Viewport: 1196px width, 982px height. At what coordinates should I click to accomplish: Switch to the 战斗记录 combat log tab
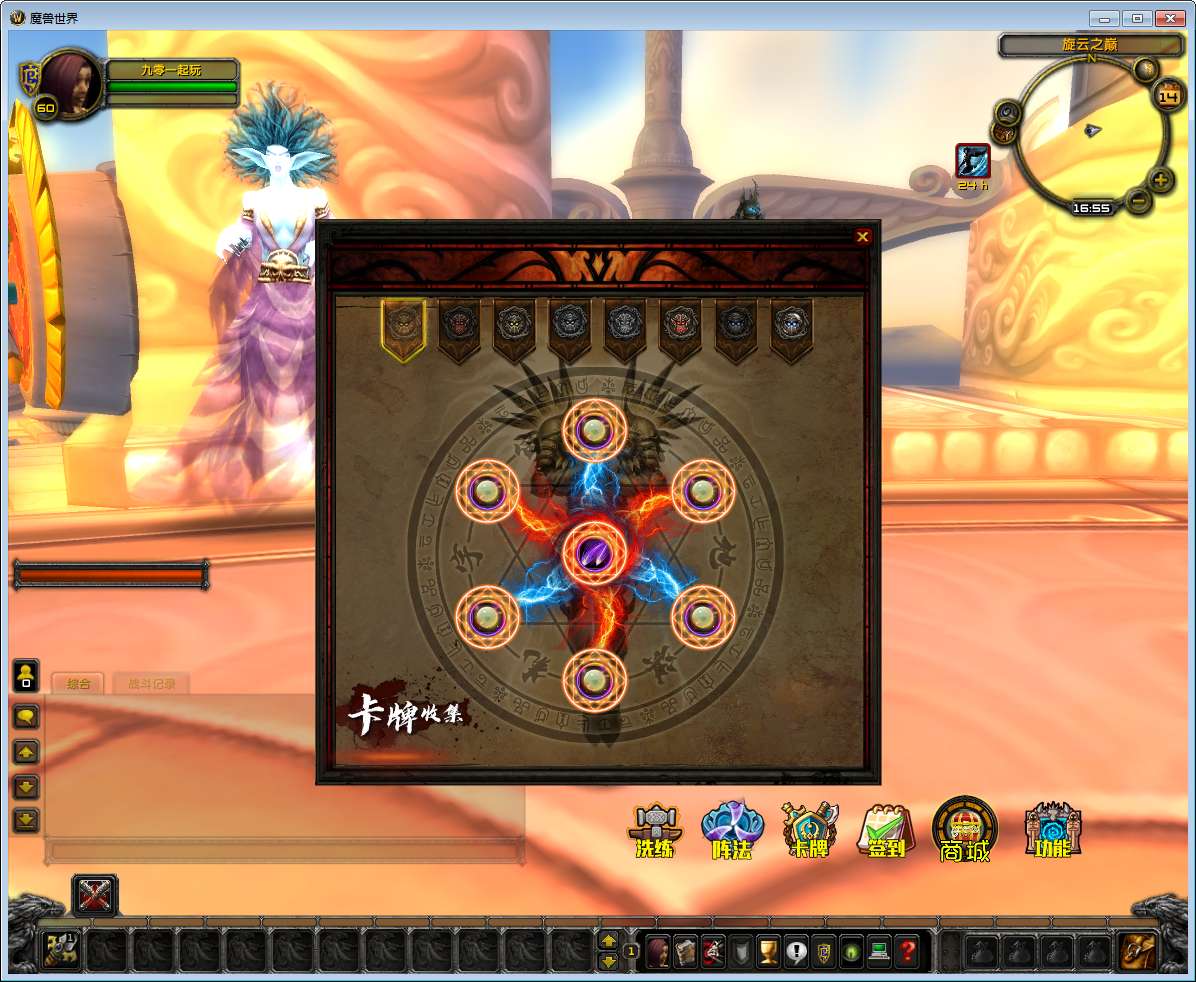click(151, 684)
